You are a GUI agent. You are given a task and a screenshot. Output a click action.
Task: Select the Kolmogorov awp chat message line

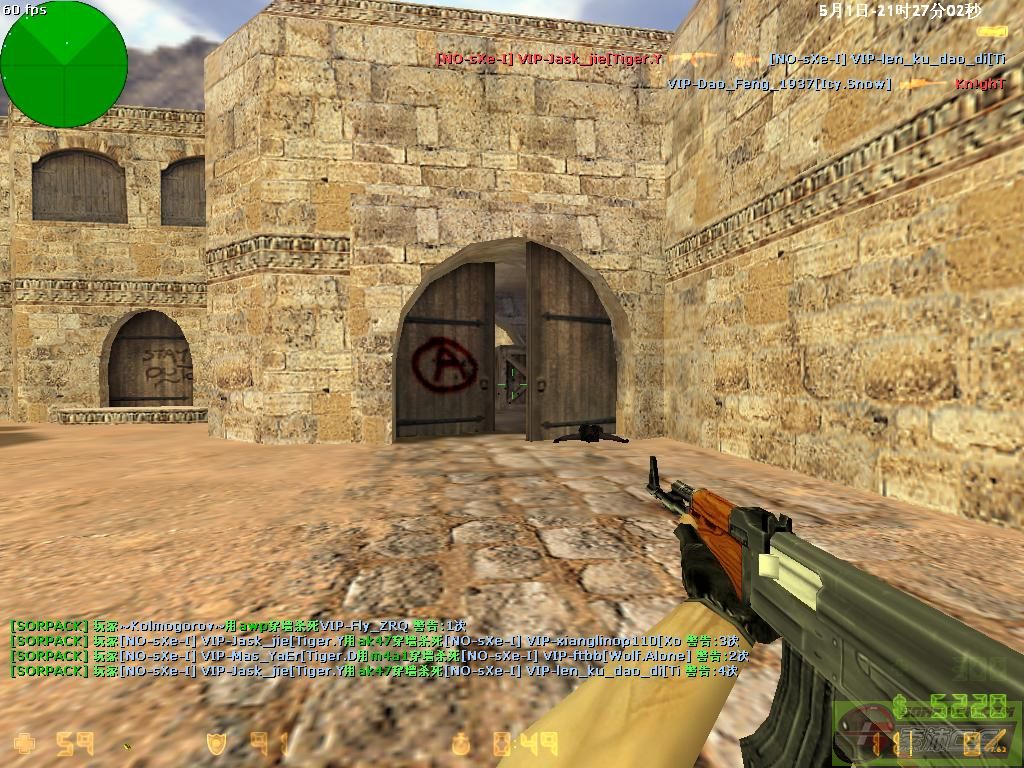pos(238,625)
